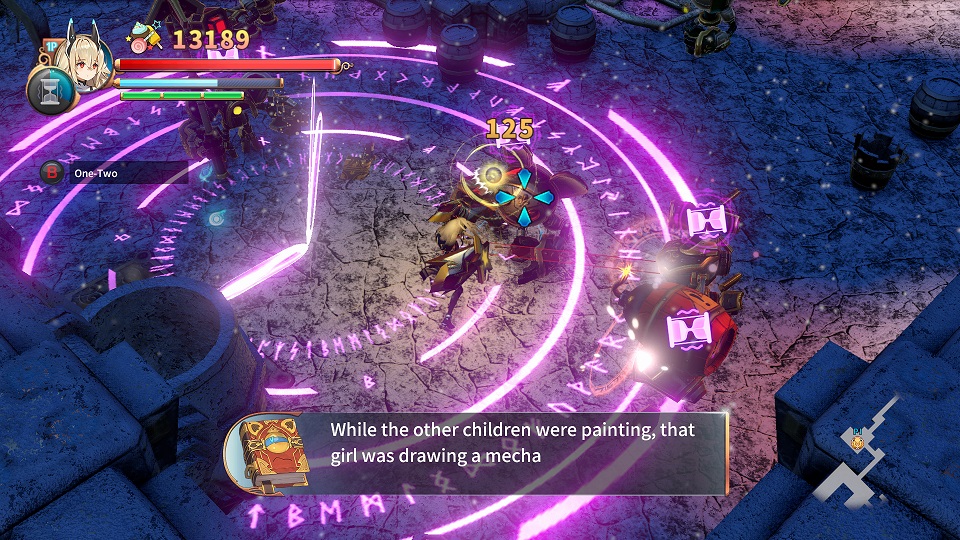960x540 pixels.
Task: Click the talking book speaker portrait
Action: click(x=267, y=452)
